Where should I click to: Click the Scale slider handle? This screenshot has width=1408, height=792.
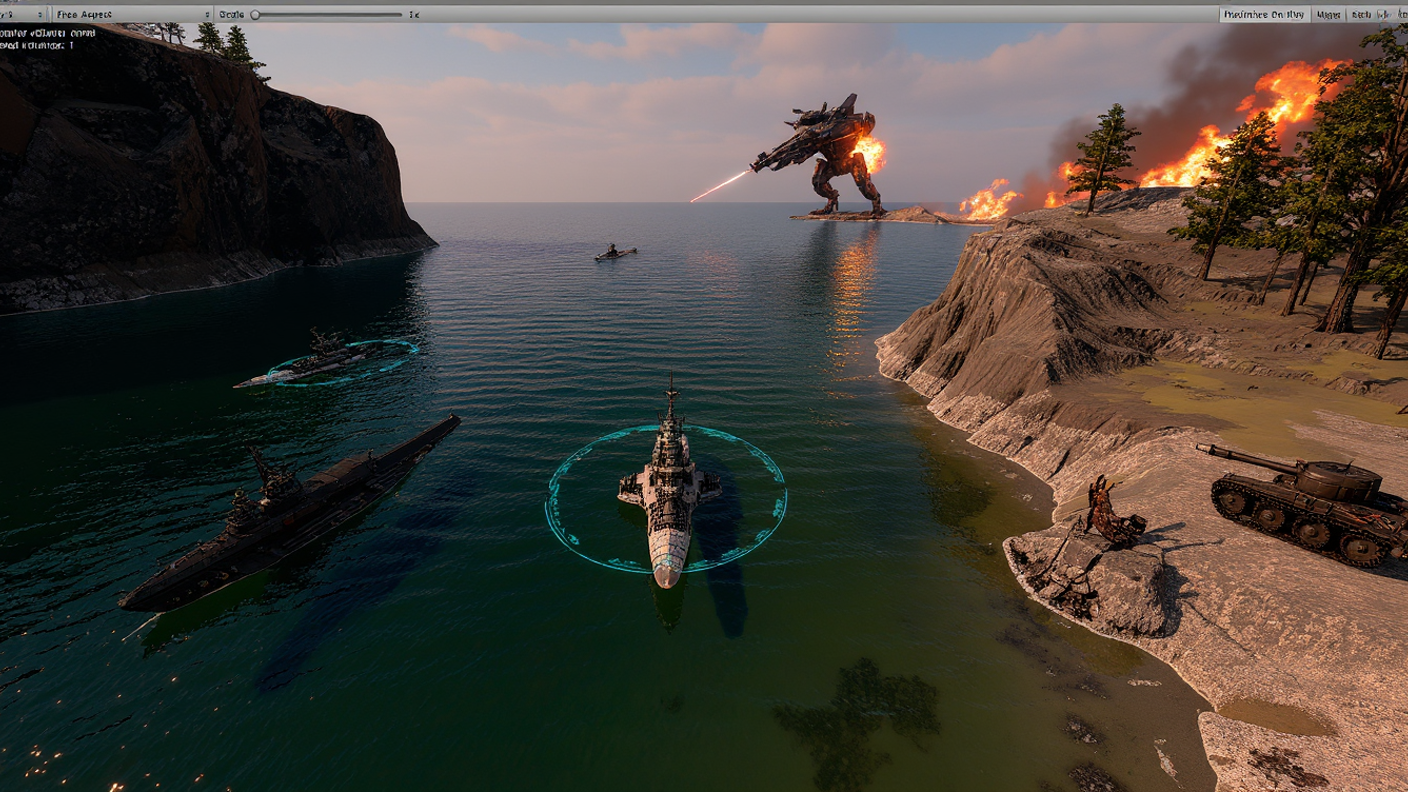pyautogui.click(x=255, y=14)
